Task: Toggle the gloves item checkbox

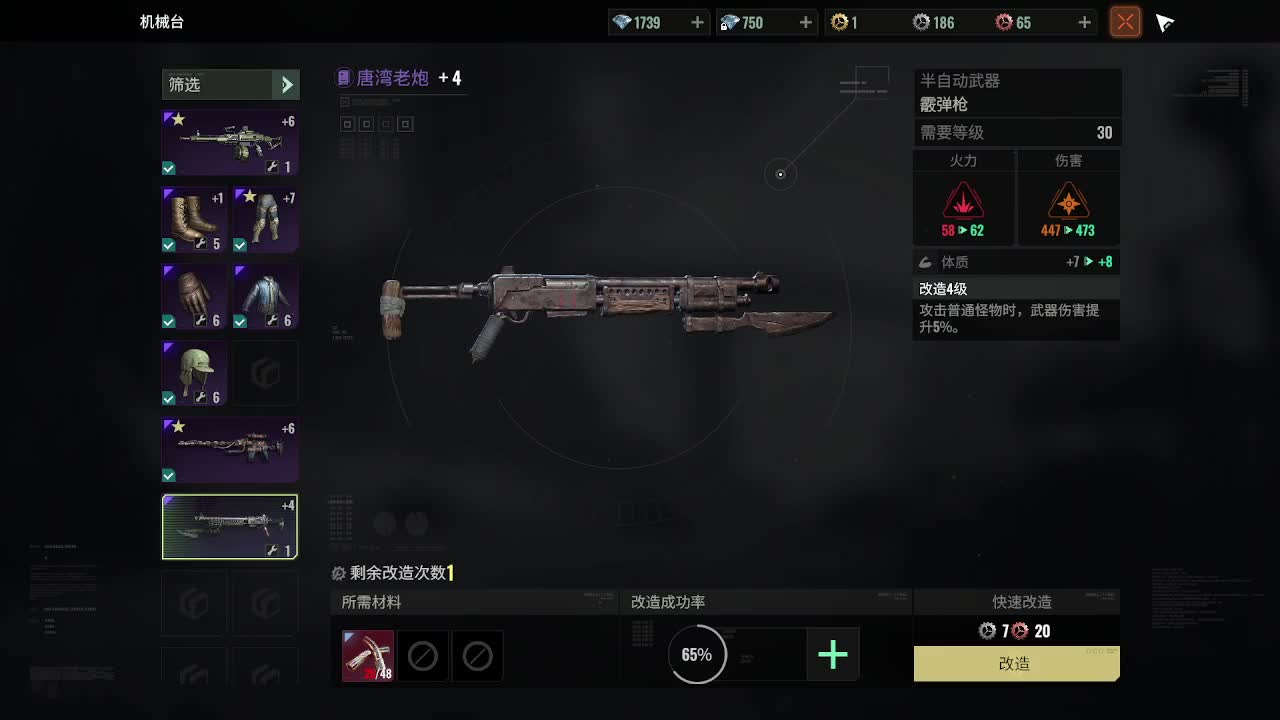Action: pyautogui.click(x=168, y=322)
